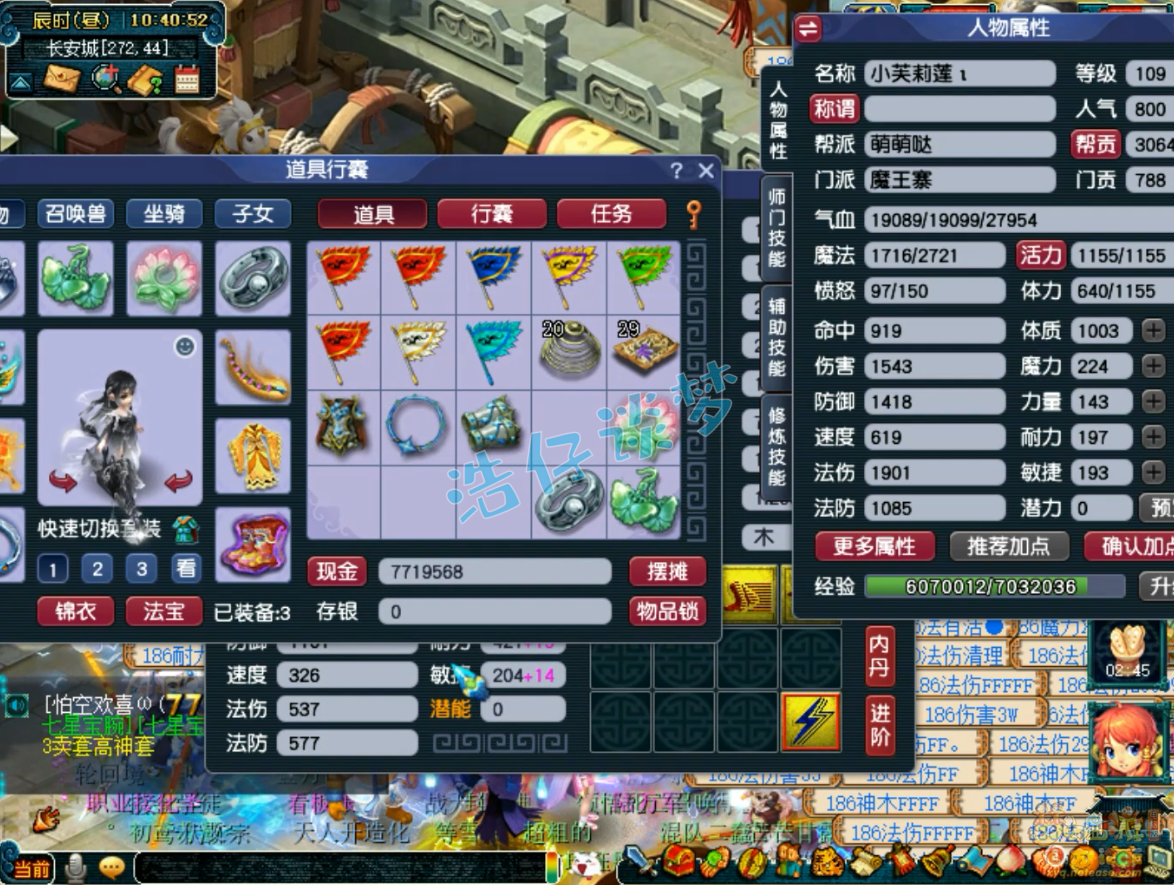Show the 任务 quest items tab
The width and height of the screenshot is (1174, 885).
pyautogui.click(x=611, y=213)
